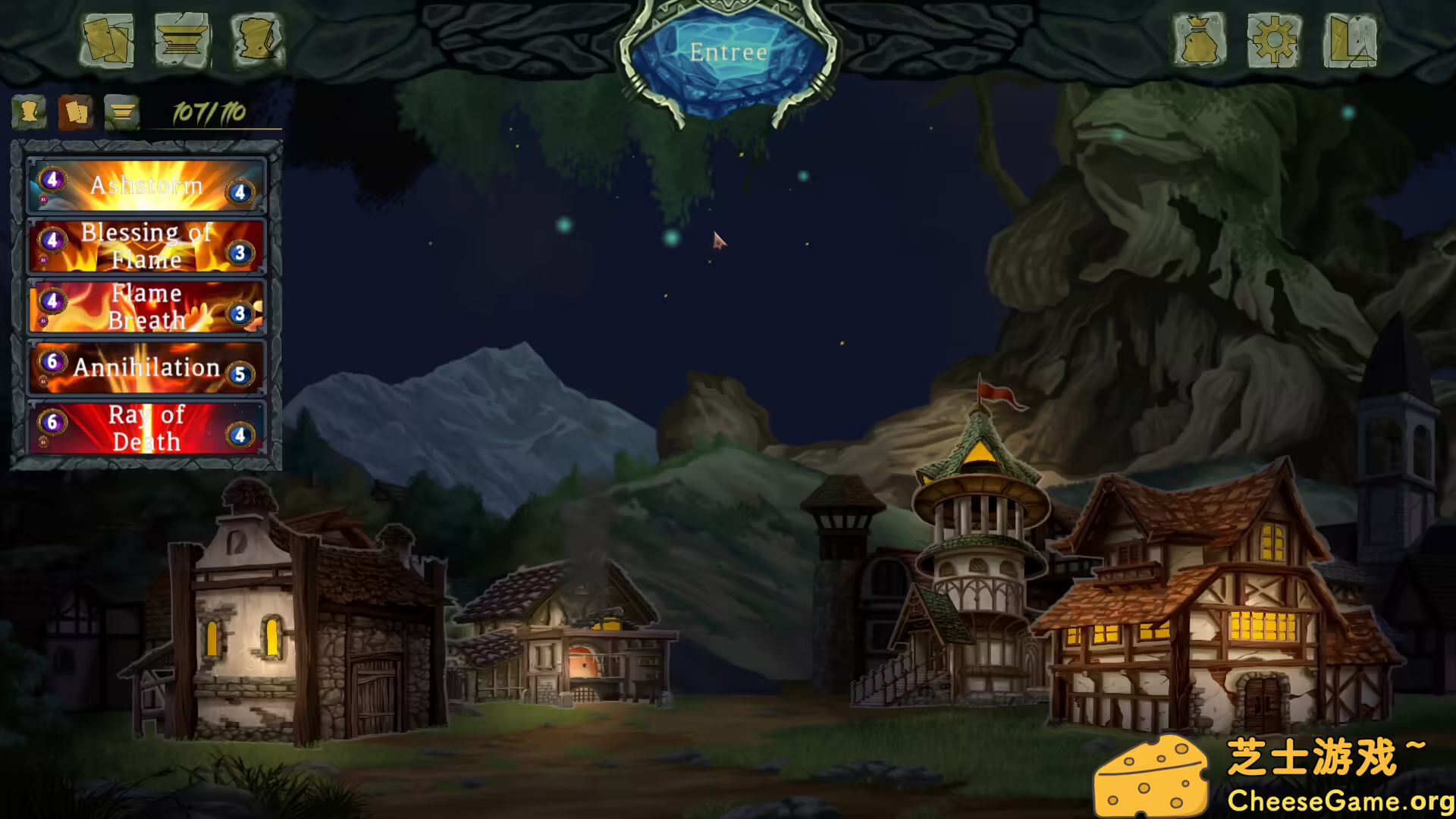Screen dimensions: 1456x819
Task: Select the Annihilation card
Action: [x=146, y=368]
